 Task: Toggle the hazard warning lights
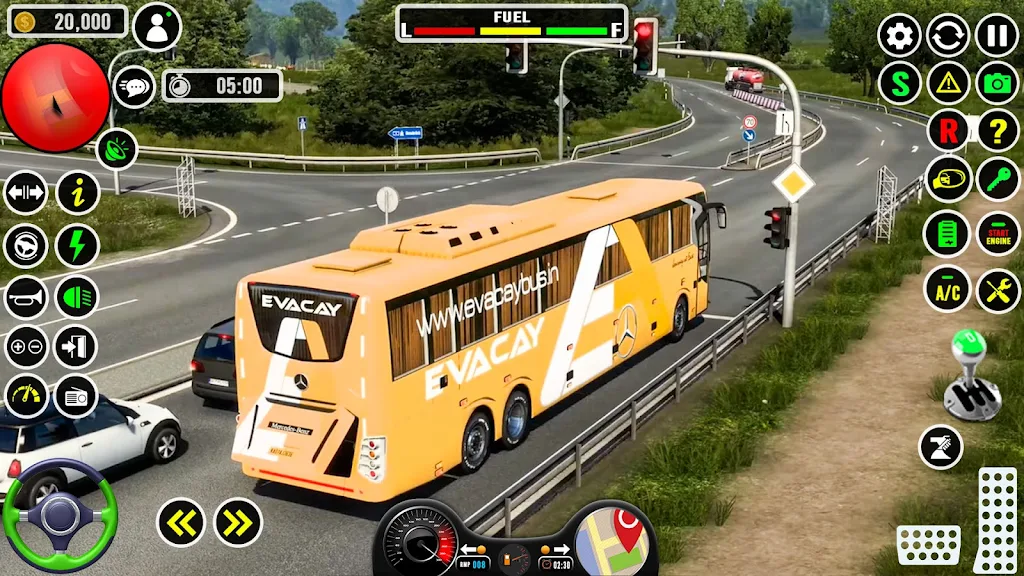(x=948, y=83)
